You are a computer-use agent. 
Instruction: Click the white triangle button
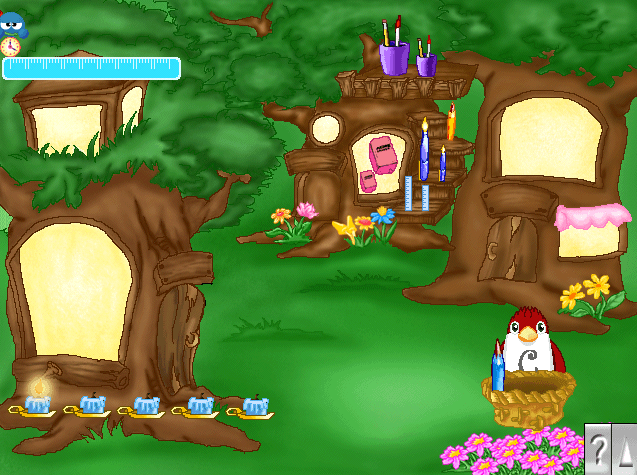click(626, 448)
